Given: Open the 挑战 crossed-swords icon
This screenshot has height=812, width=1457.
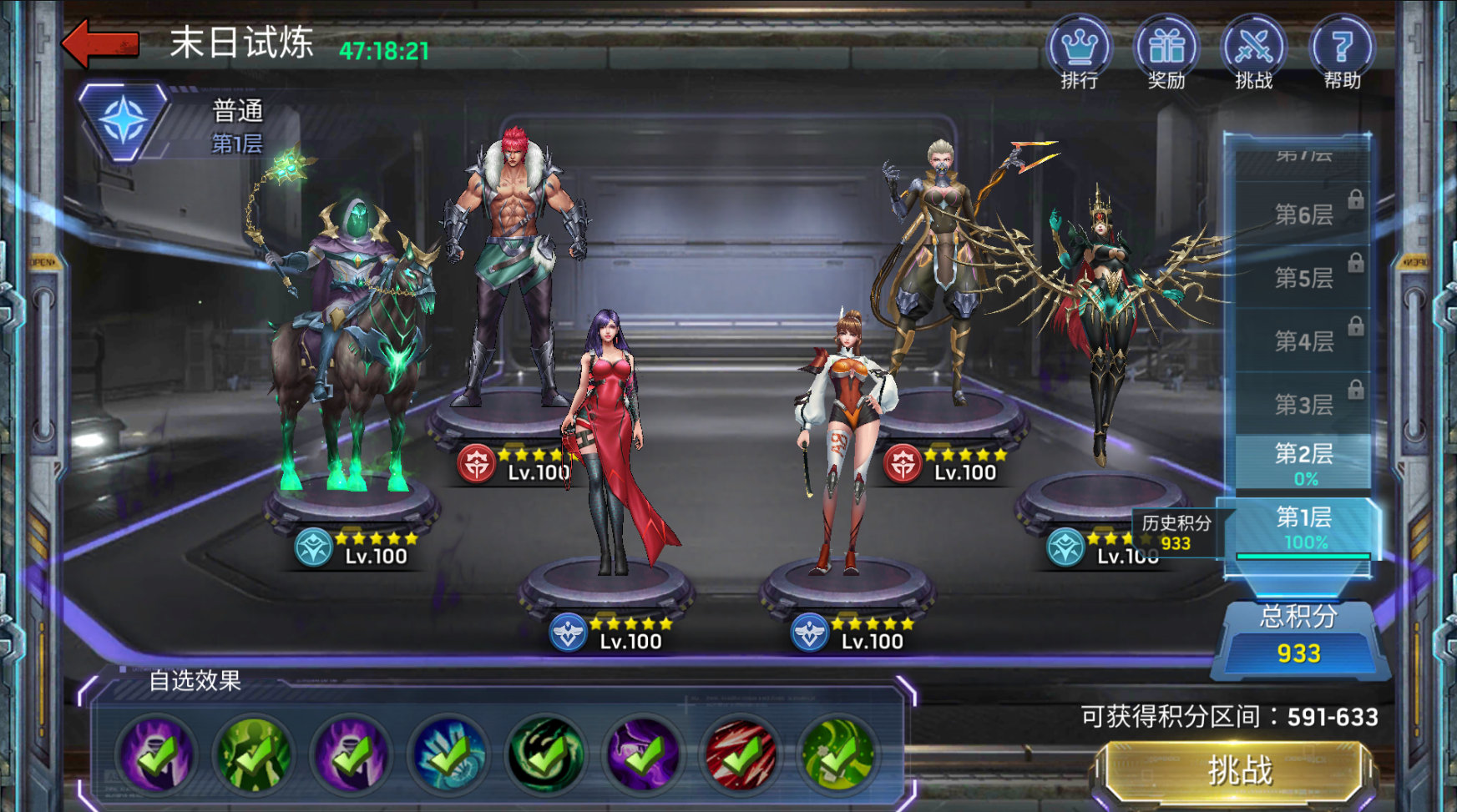Looking at the screenshot, I should [1254, 51].
